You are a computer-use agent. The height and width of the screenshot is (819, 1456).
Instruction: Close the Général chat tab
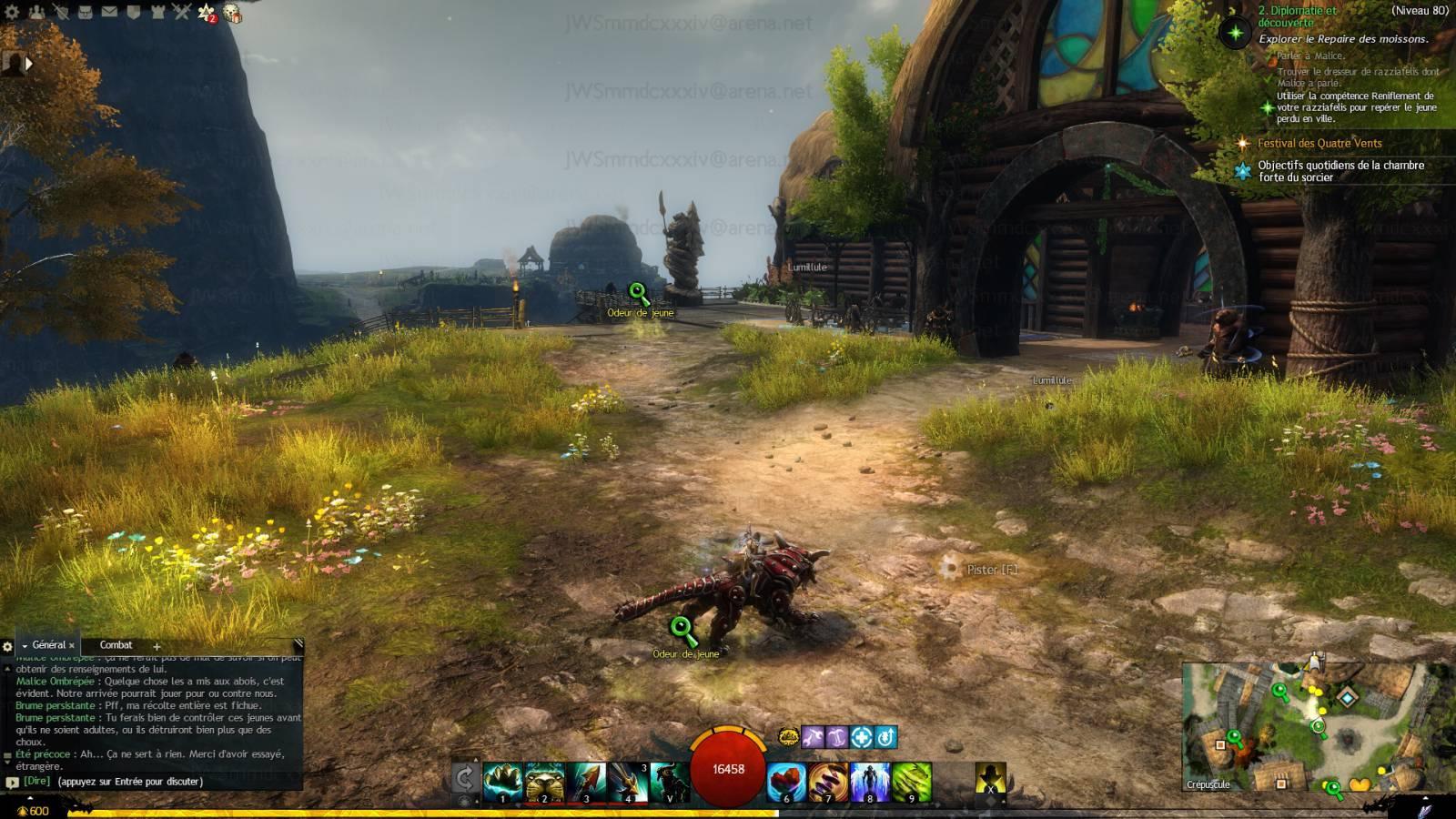coord(72,646)
